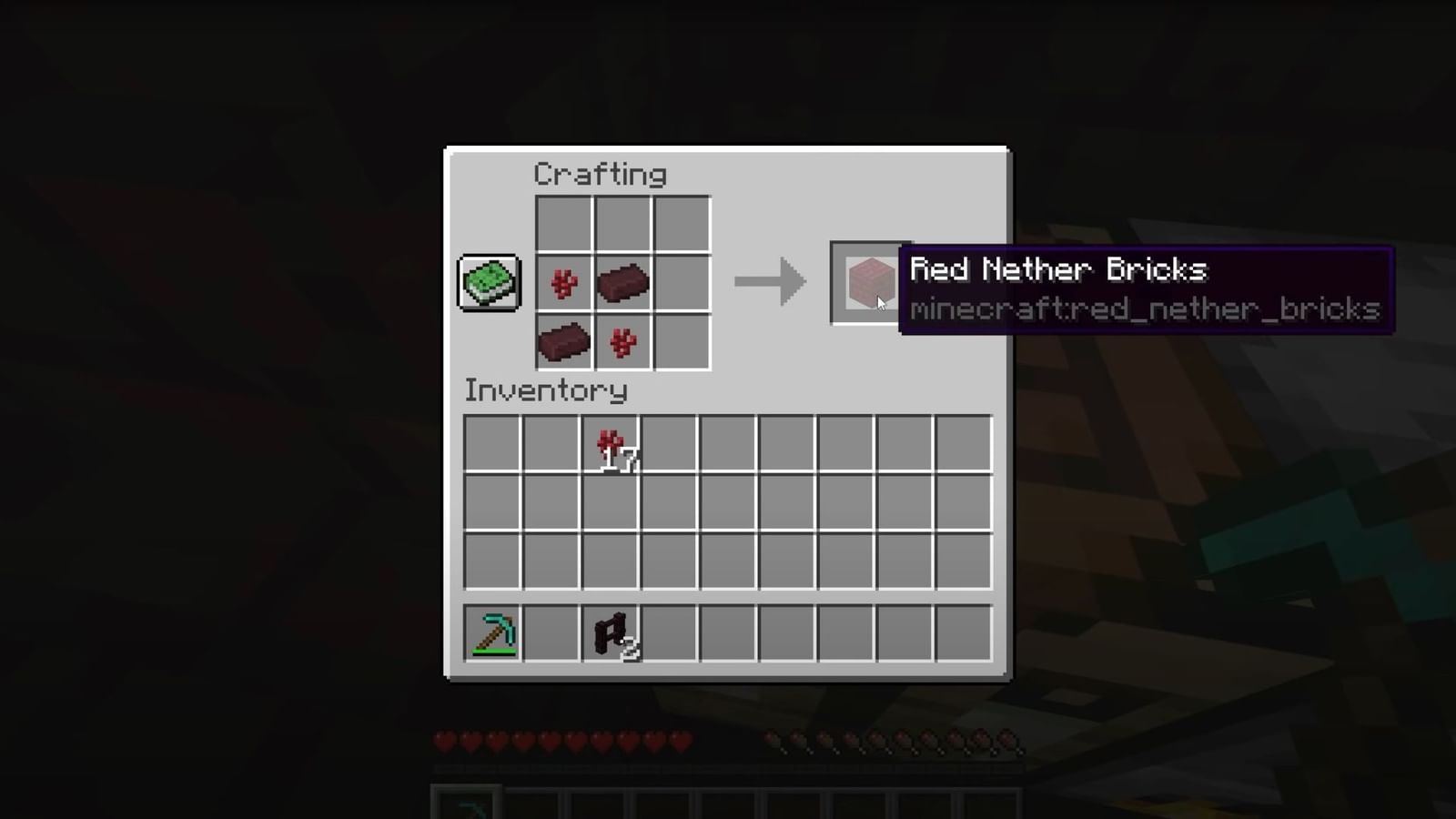This screenshot has width=1456, height=819.
Task: Grab the nether brick in the middle crafting slot
Action: [622, 282]
